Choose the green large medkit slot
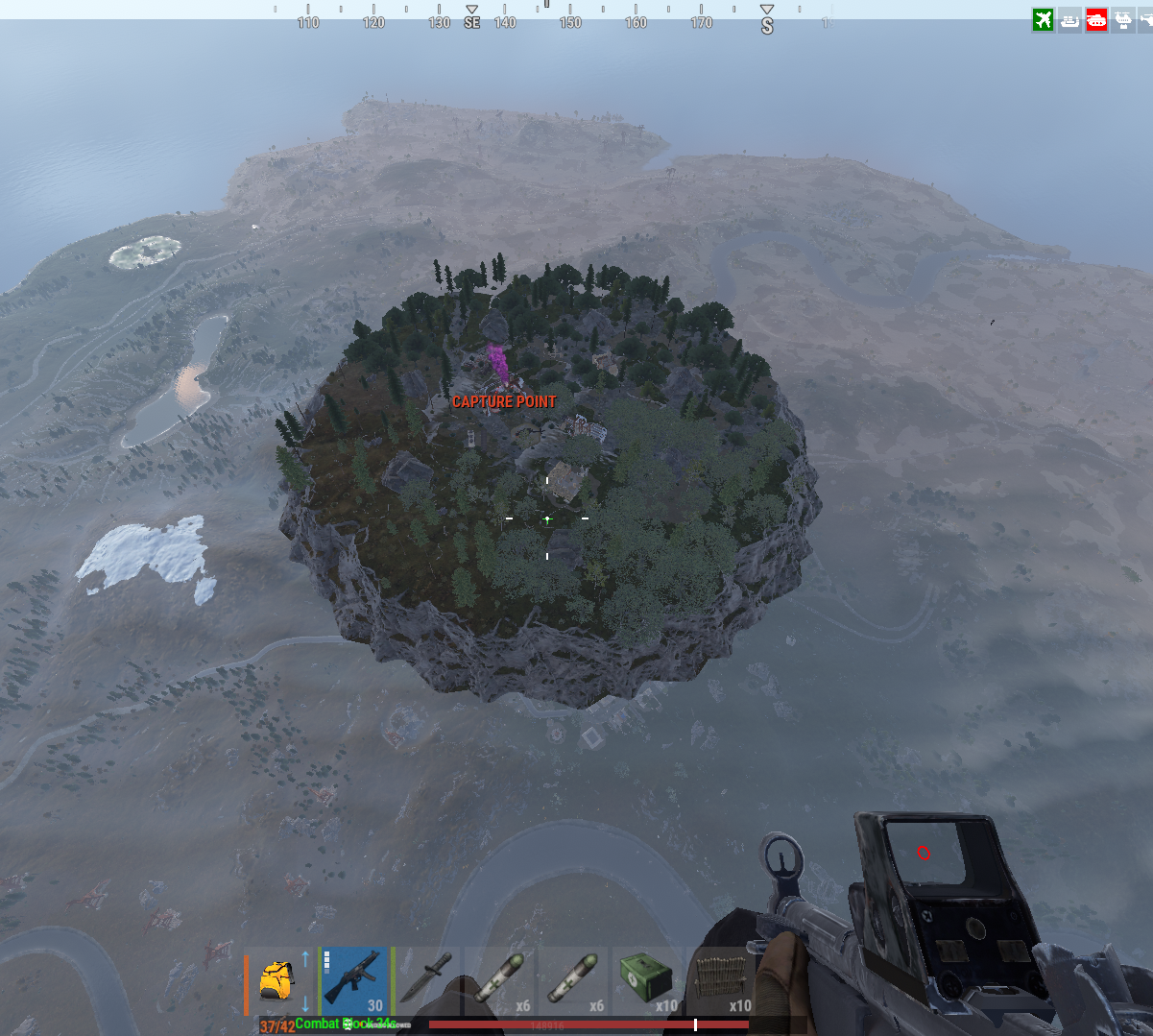The height and width of the screenshot is (1036, 1153). [x=644, y=980]
